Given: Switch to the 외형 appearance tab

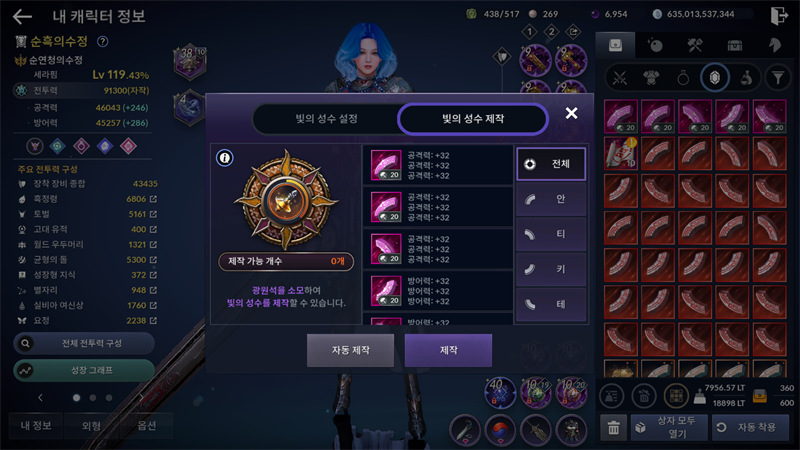Looking at the screenshot, I should point(92,424).
